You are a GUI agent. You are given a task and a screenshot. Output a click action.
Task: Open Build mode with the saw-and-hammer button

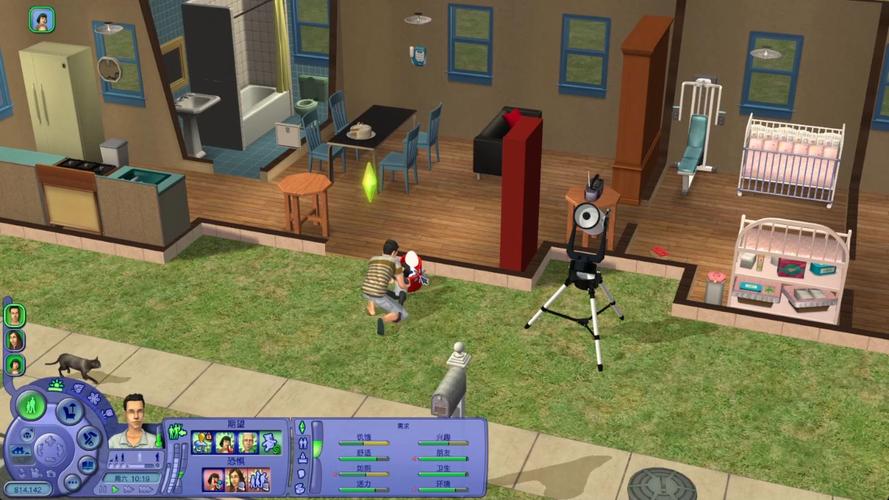89,436
